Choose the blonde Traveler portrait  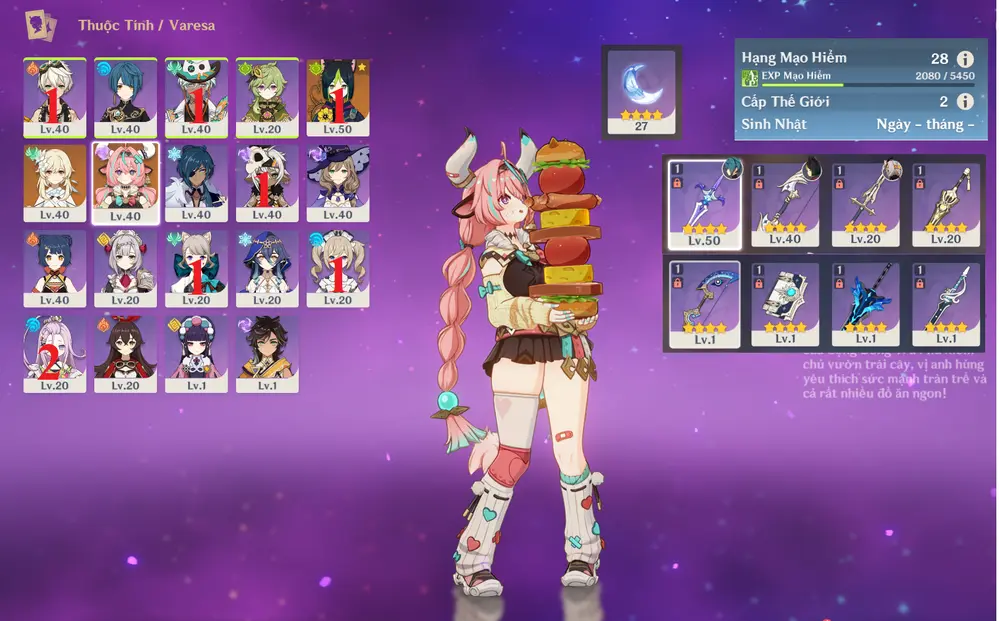pyautogui.click(x=55, y=182)
